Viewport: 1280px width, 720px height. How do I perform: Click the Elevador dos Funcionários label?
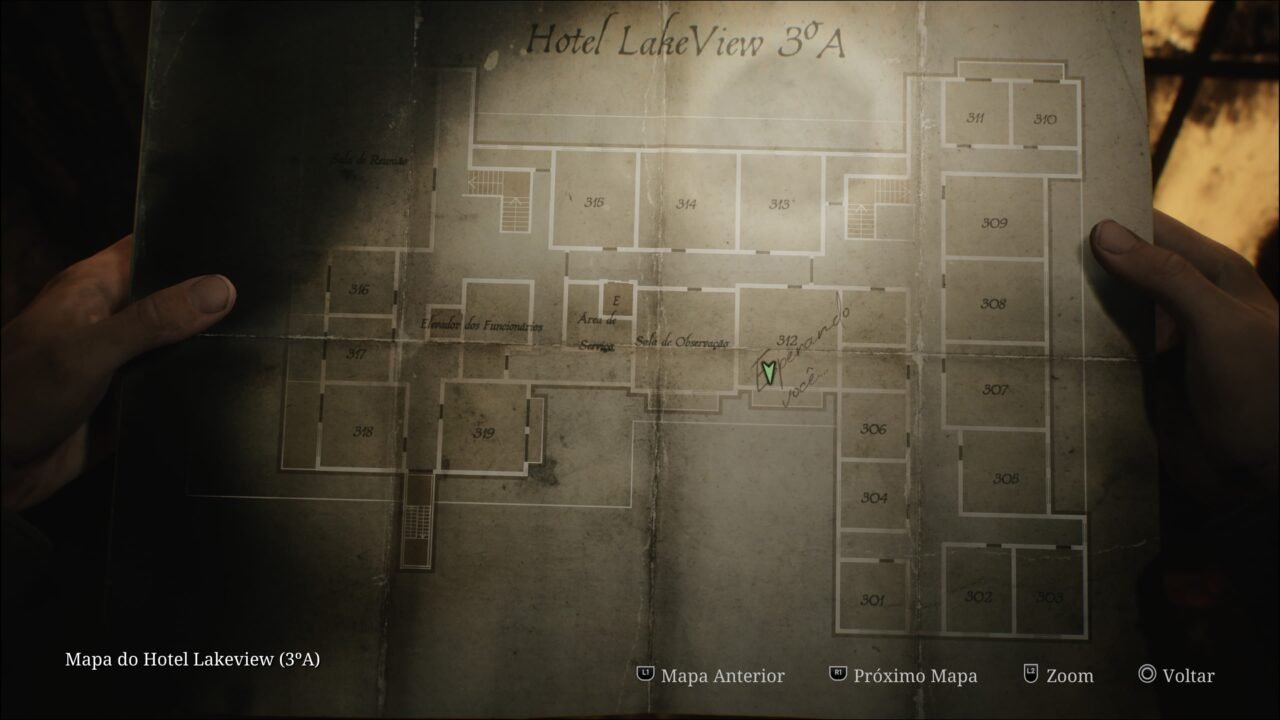(x=484, y=325)
